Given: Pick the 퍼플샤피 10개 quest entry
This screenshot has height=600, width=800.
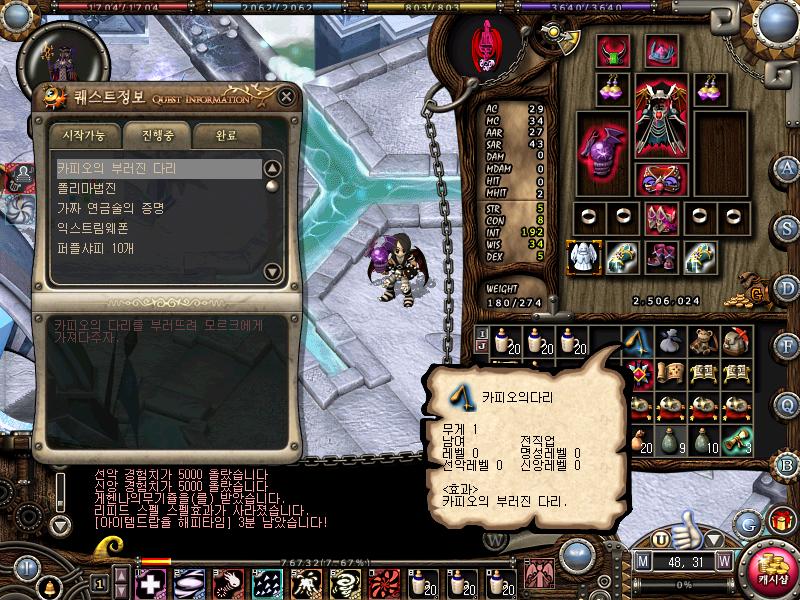Looking at the screenshot, I should tap(95, 248).
